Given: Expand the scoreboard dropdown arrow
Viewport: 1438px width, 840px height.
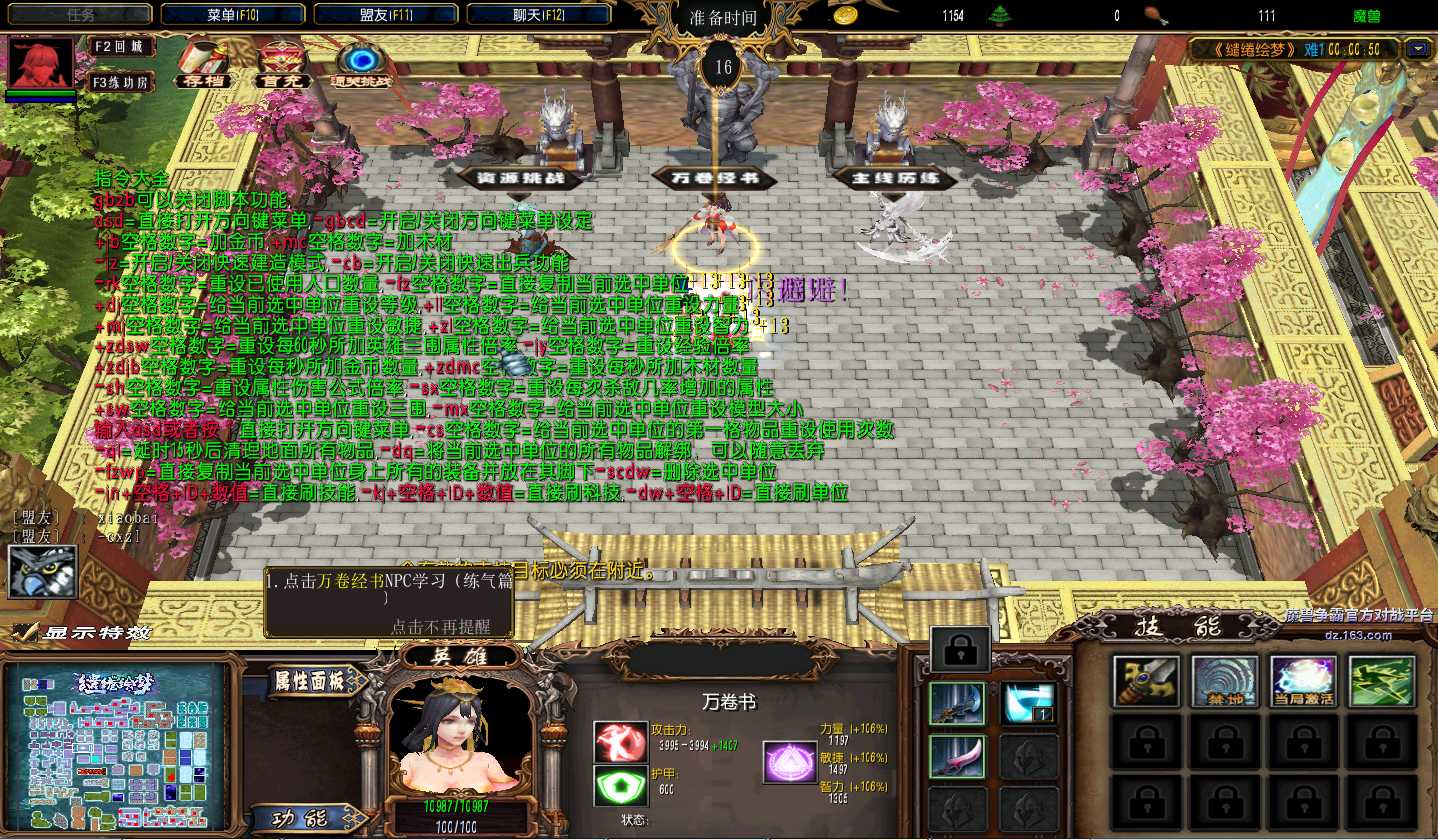Looking at the screenshot, I should (1416, 48).
